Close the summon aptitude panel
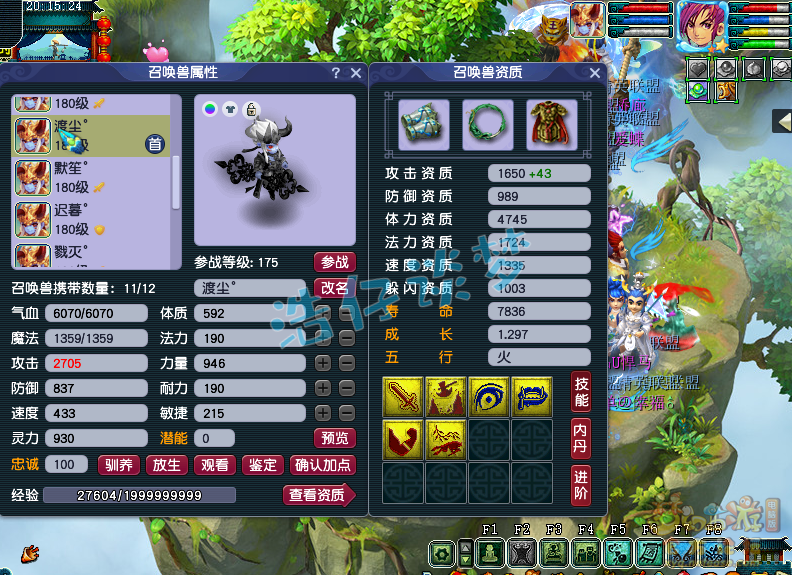This screenshot has width=792, height=575. pyautogui.click(x=595, y=73)
